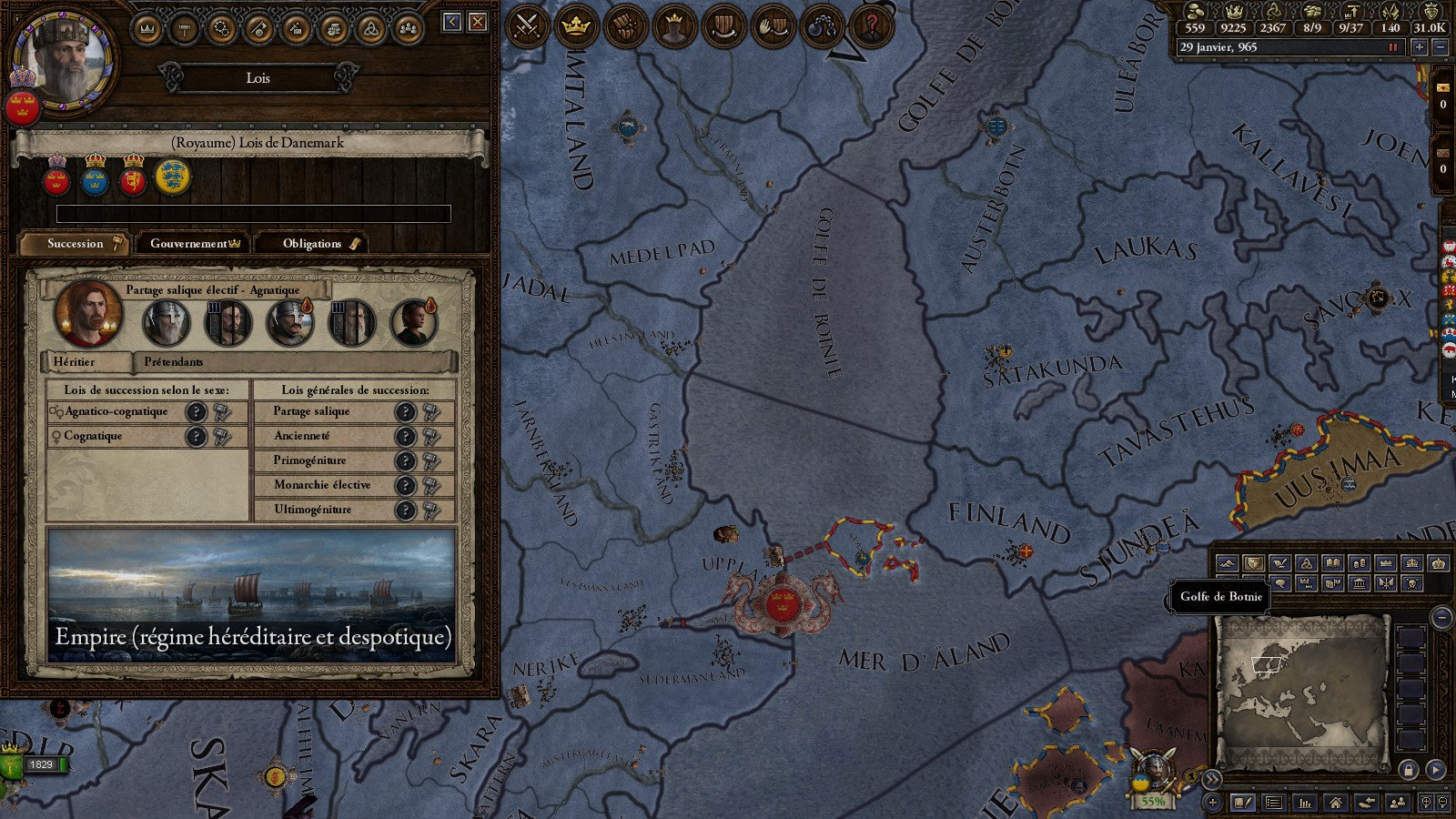Open the crossed swords military menu
This screenshot has height=819, width=1456.
pos(527,26)
